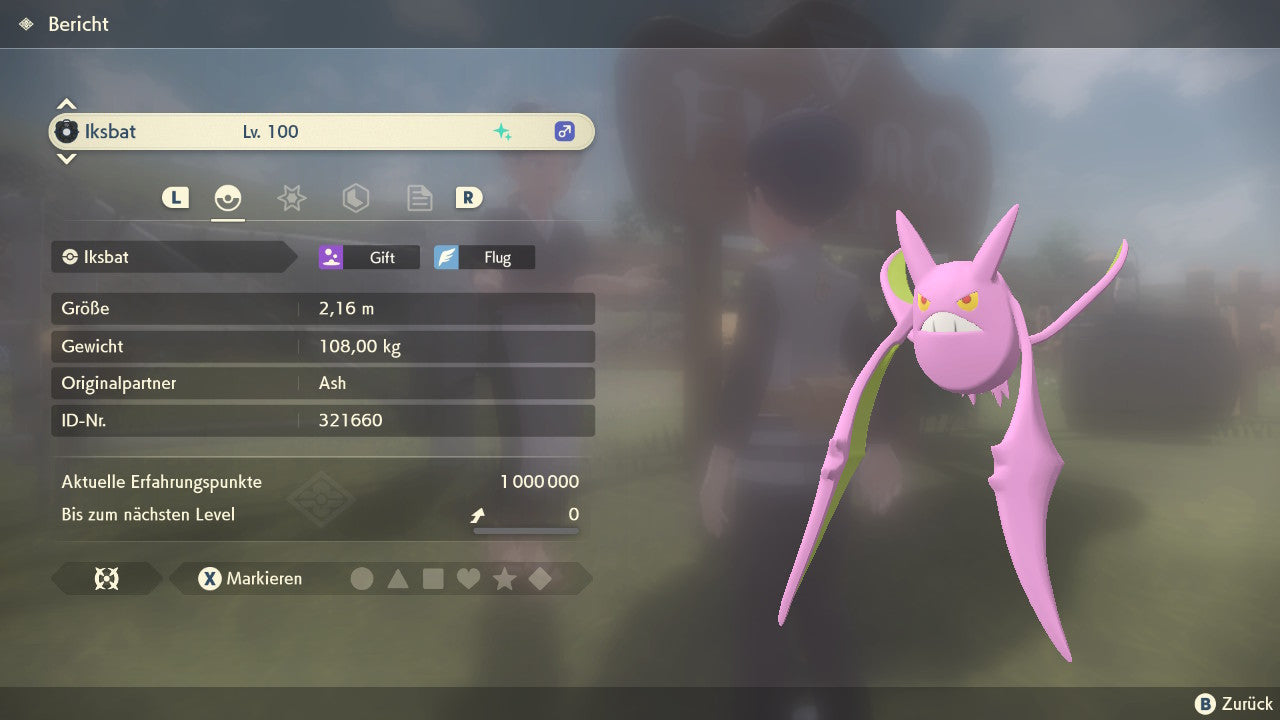Toggle the circle marking

pyautogui.click(x=362, y=579)
